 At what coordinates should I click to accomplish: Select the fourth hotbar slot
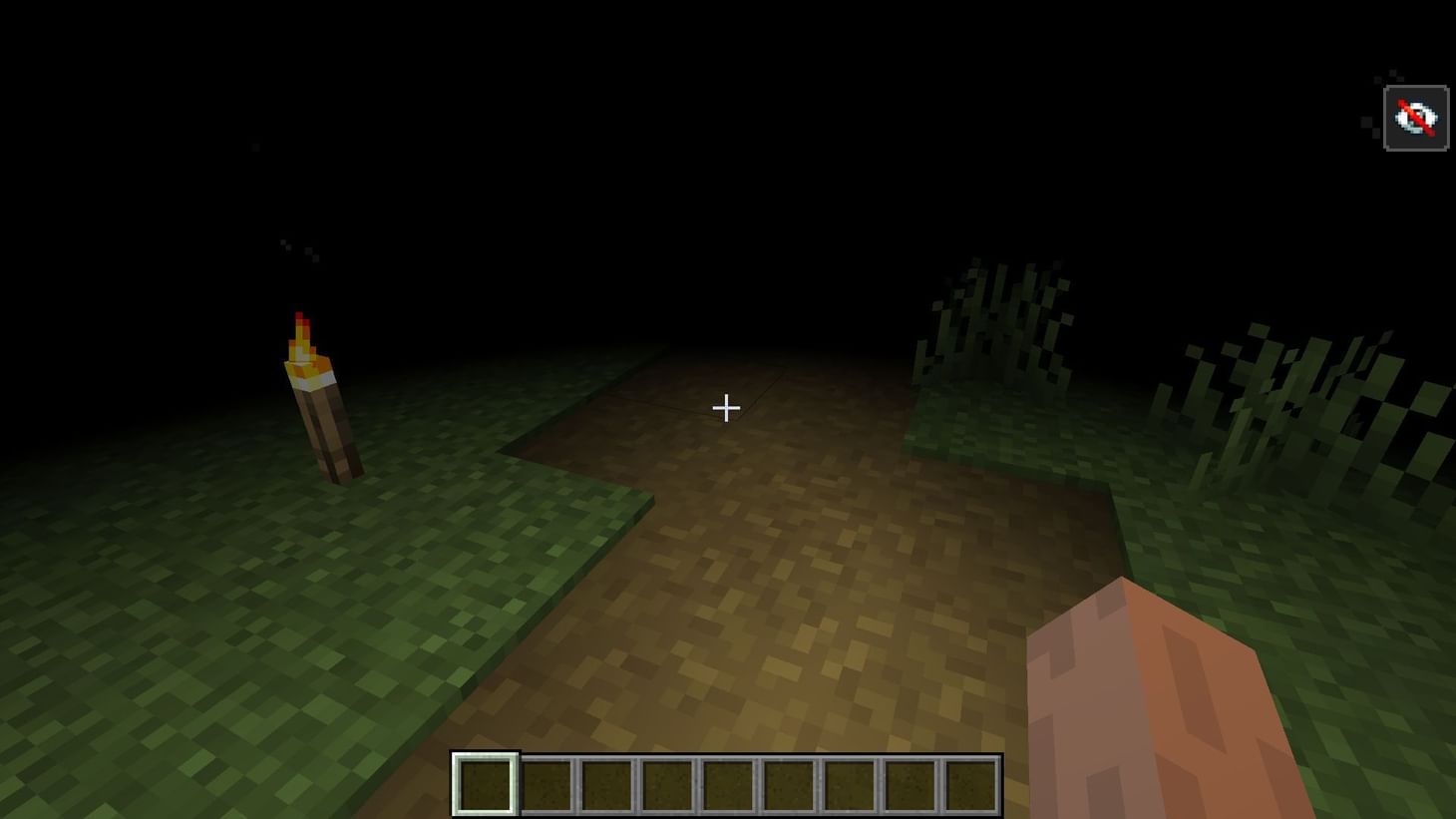pos(666,783)
